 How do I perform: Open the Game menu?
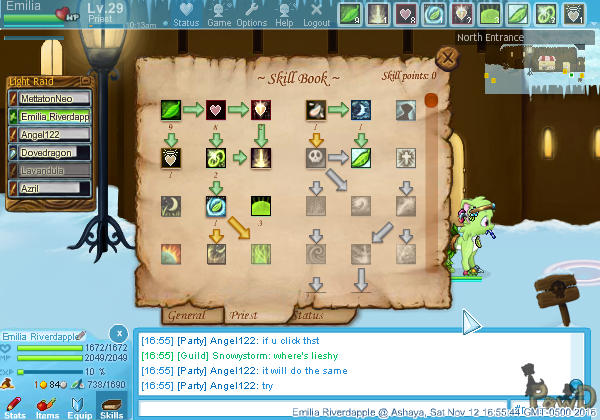click(x=219, y=15)
